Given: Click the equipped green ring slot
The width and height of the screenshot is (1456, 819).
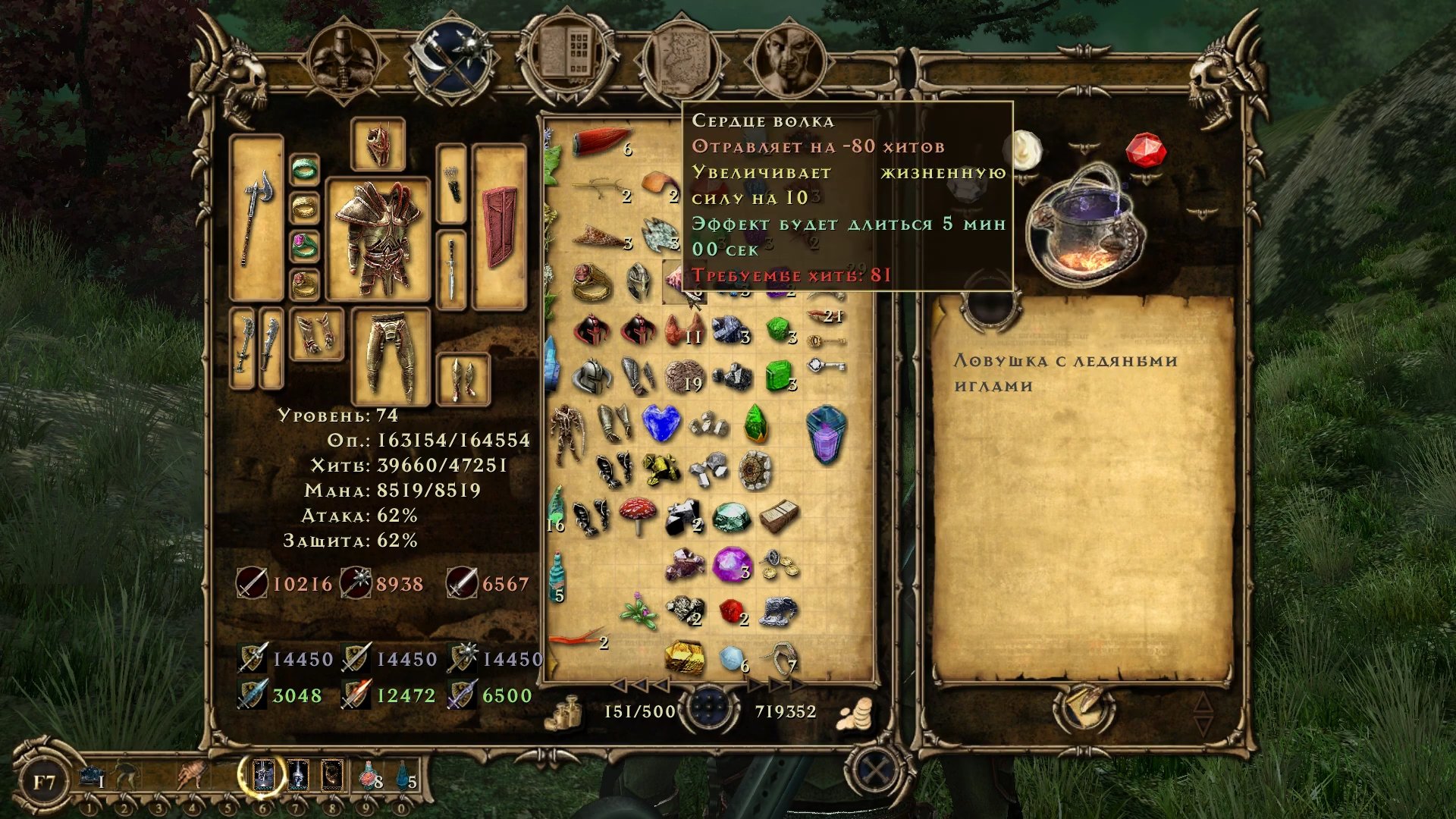Looking at the screenshot, I should [305, 169].
